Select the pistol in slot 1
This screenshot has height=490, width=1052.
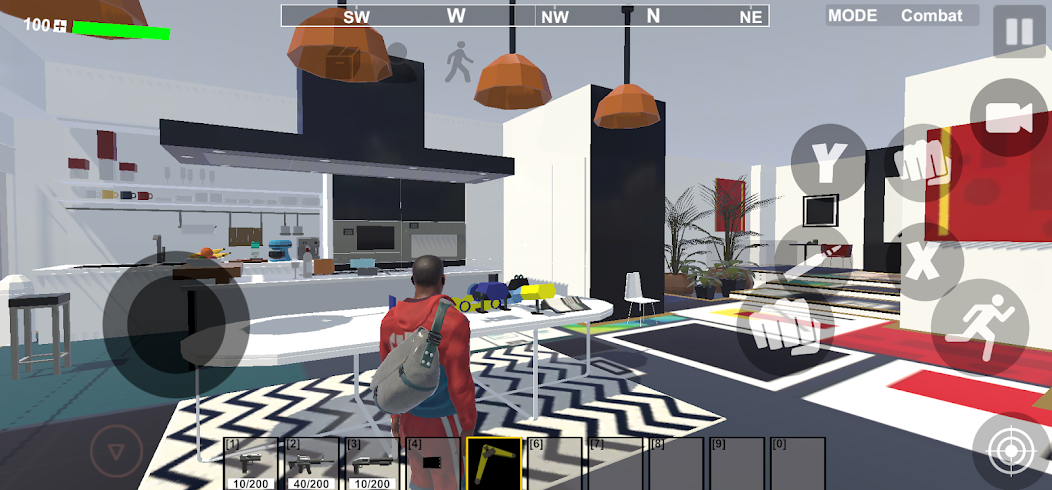pyautogui.click(x=251, y=463)
